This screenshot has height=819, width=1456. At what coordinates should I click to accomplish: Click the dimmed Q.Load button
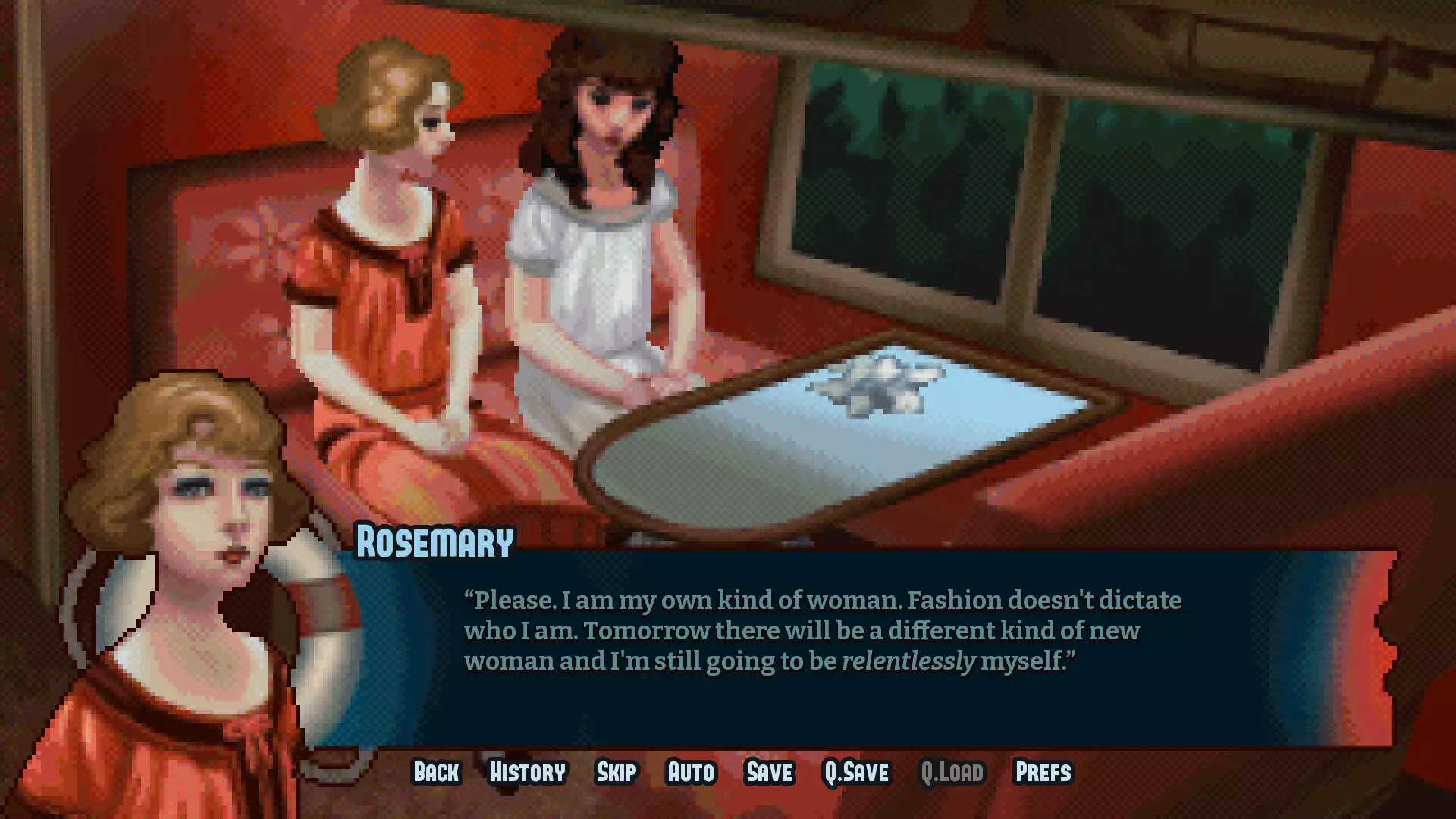[x=952, y=772]
